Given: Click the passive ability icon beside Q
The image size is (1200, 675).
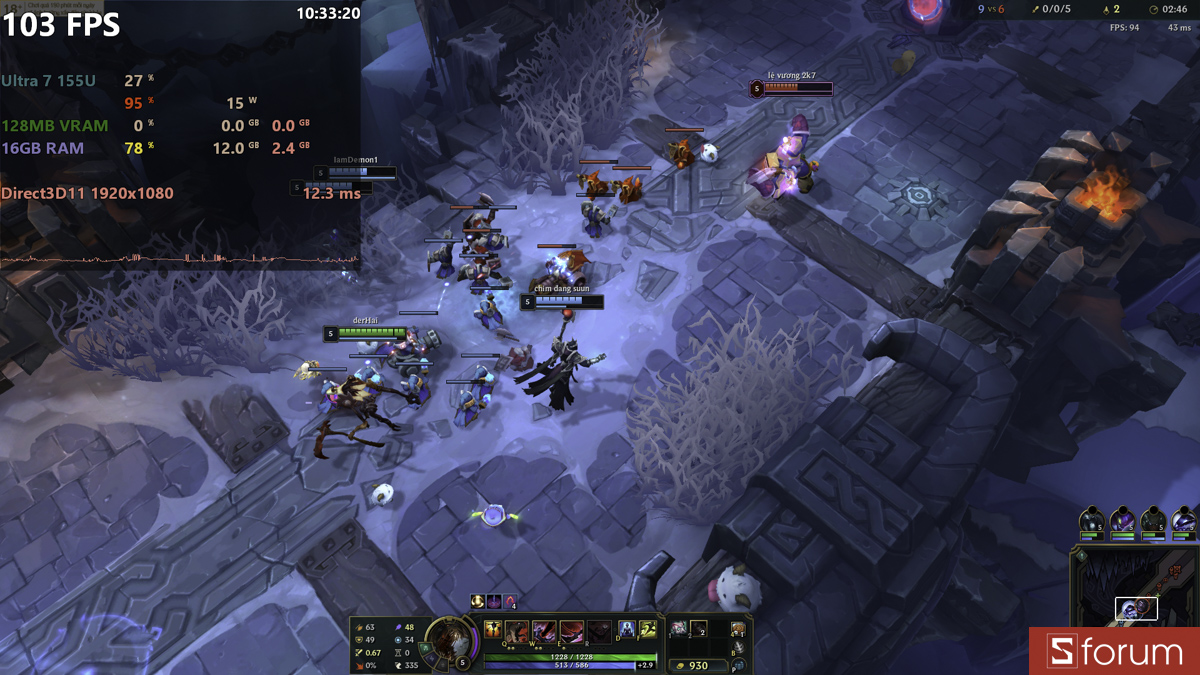Looking at the screenshot, I should pos(493,630).
